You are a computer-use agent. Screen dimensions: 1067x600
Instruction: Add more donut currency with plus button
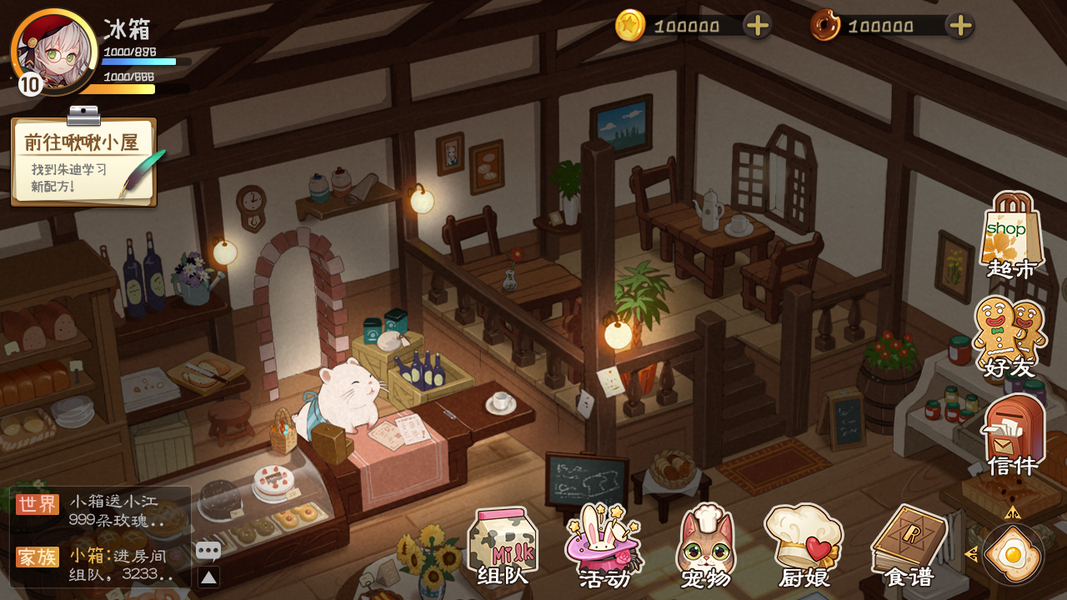(x=959, y=26)
